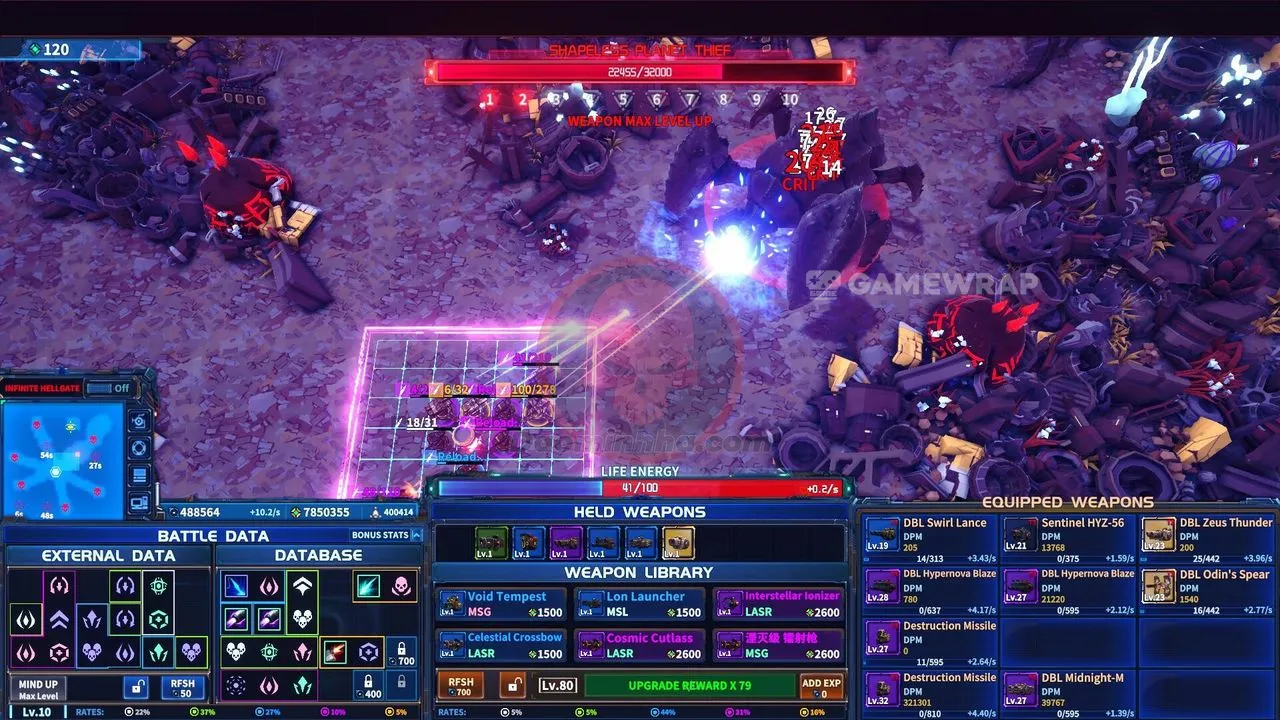This screenshot has height=720, width=1280.
Task: Select Interstellar Ionizer in the weapon library
Action: click(779, 604)
